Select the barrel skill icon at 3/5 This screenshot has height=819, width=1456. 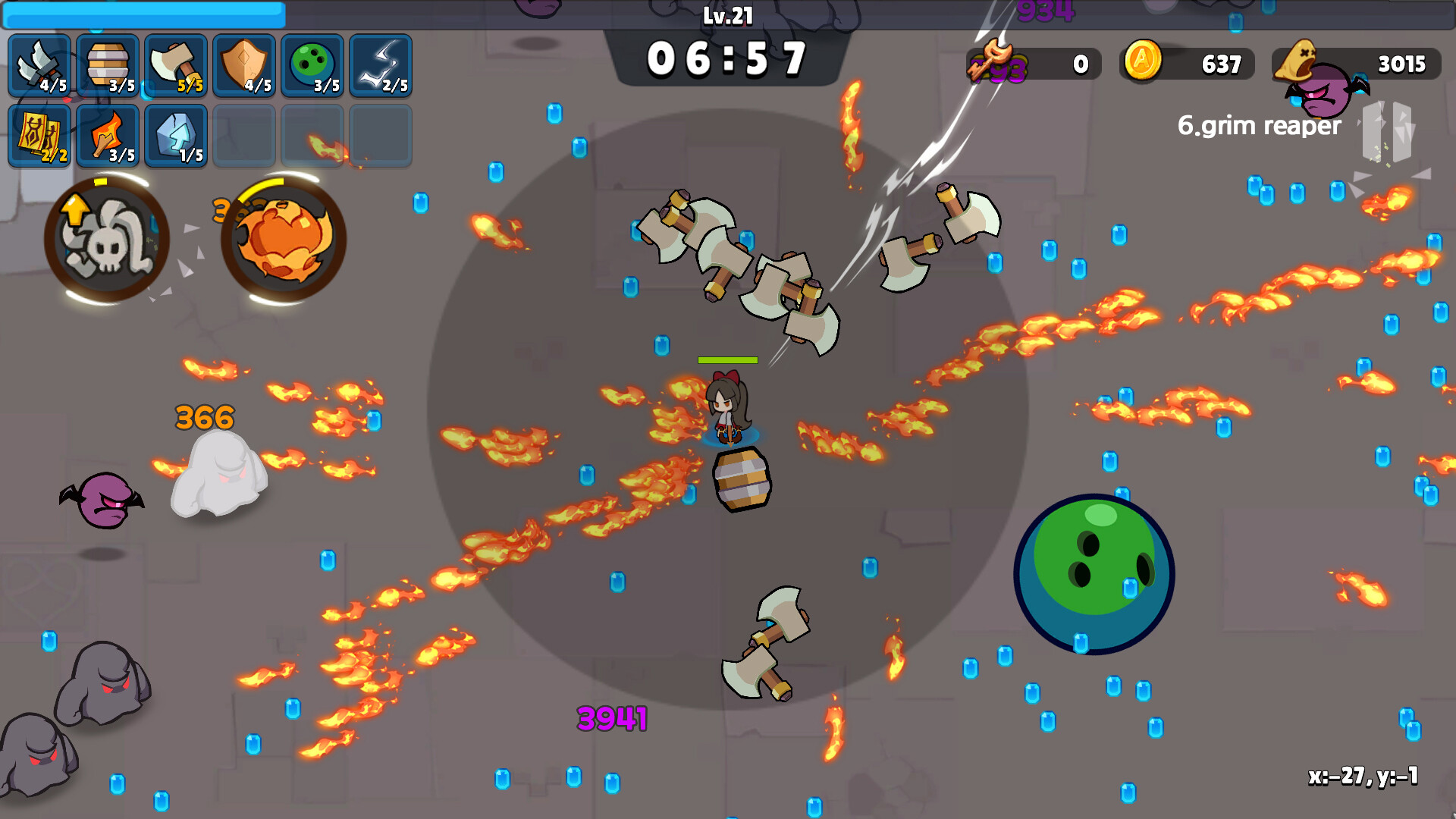pos(107,64)
